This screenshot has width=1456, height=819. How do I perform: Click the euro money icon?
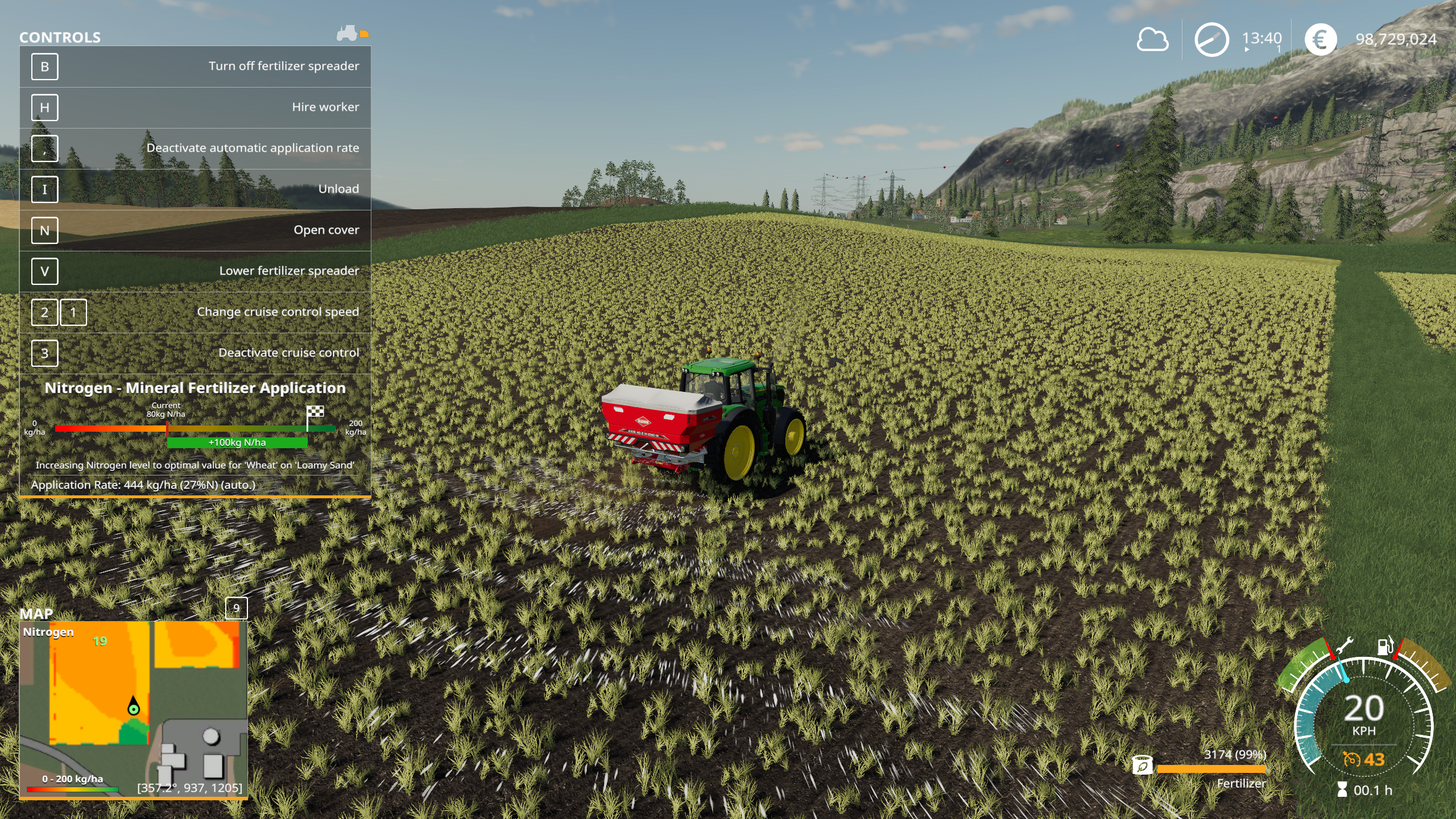coord(1320,40)
